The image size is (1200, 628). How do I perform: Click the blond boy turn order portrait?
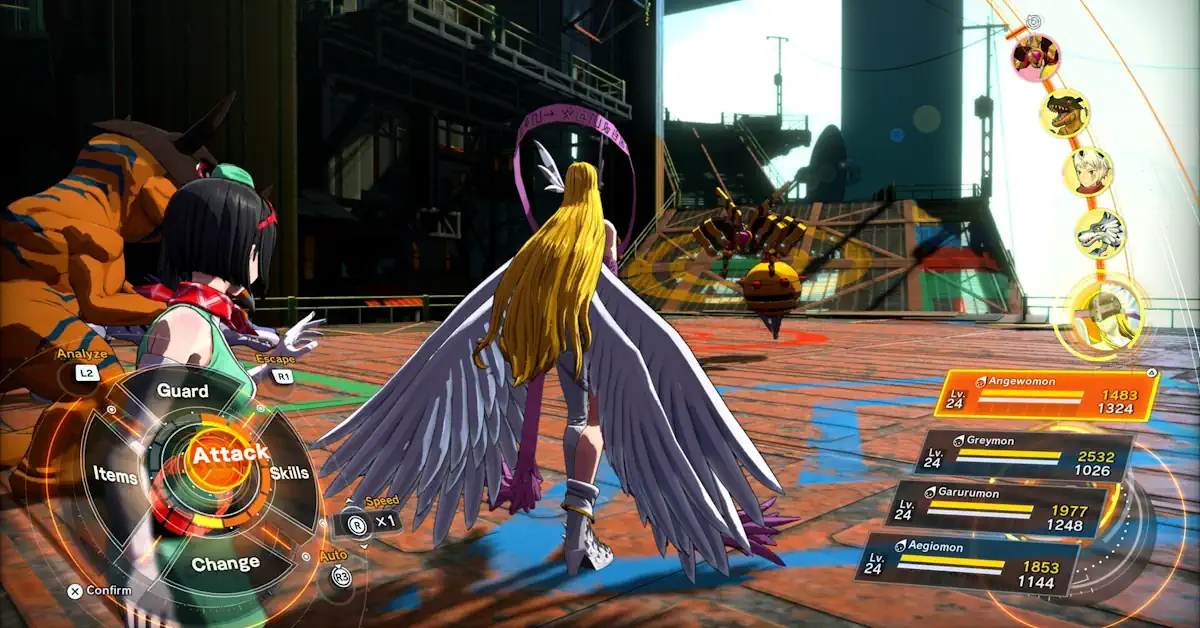[x=1087, y=172]
